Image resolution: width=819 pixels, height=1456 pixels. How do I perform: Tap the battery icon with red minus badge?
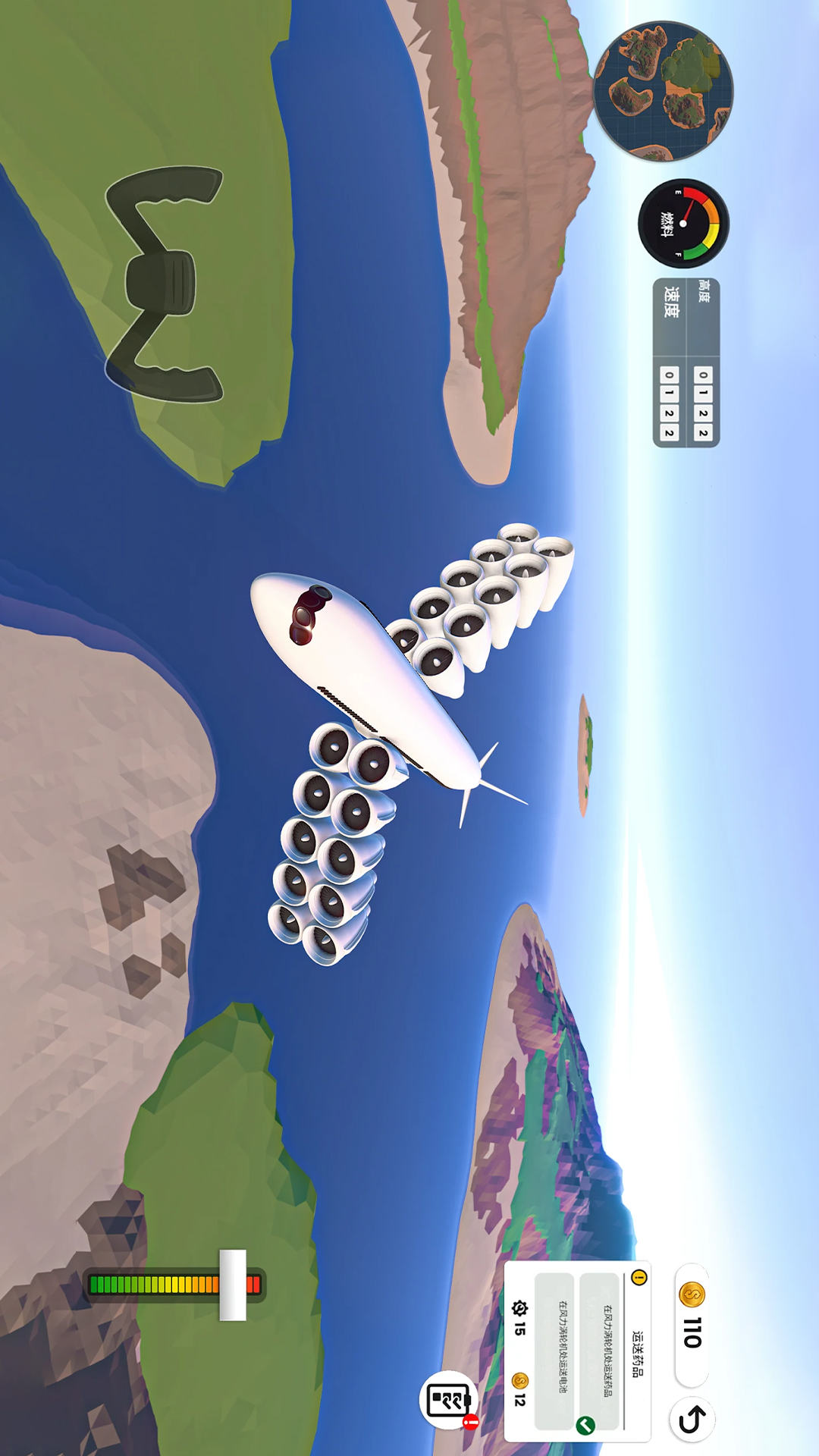449,1400
